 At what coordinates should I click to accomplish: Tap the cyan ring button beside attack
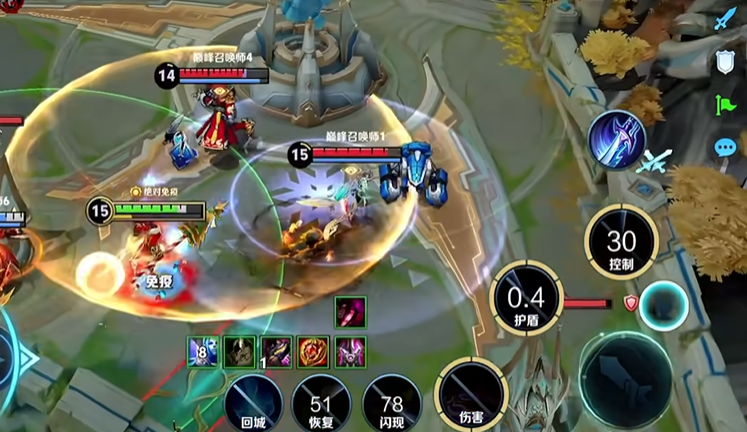(663, 305)
